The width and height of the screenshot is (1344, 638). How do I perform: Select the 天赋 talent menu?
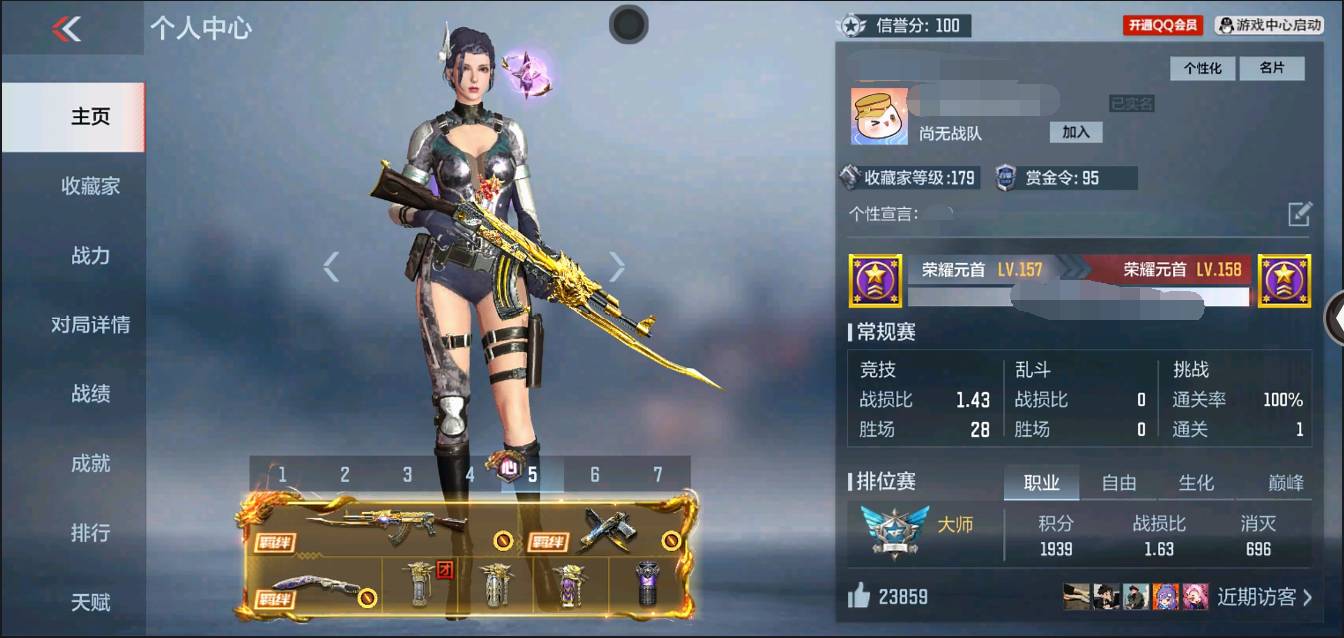(x=90, y=603)
